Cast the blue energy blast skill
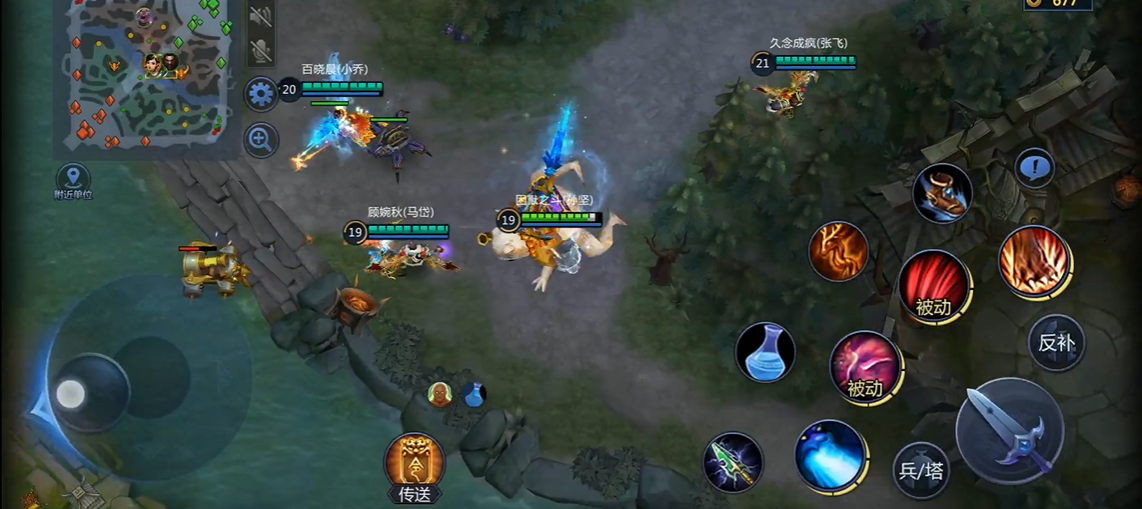The image size is (1142, 509). [x=829, y=455]
